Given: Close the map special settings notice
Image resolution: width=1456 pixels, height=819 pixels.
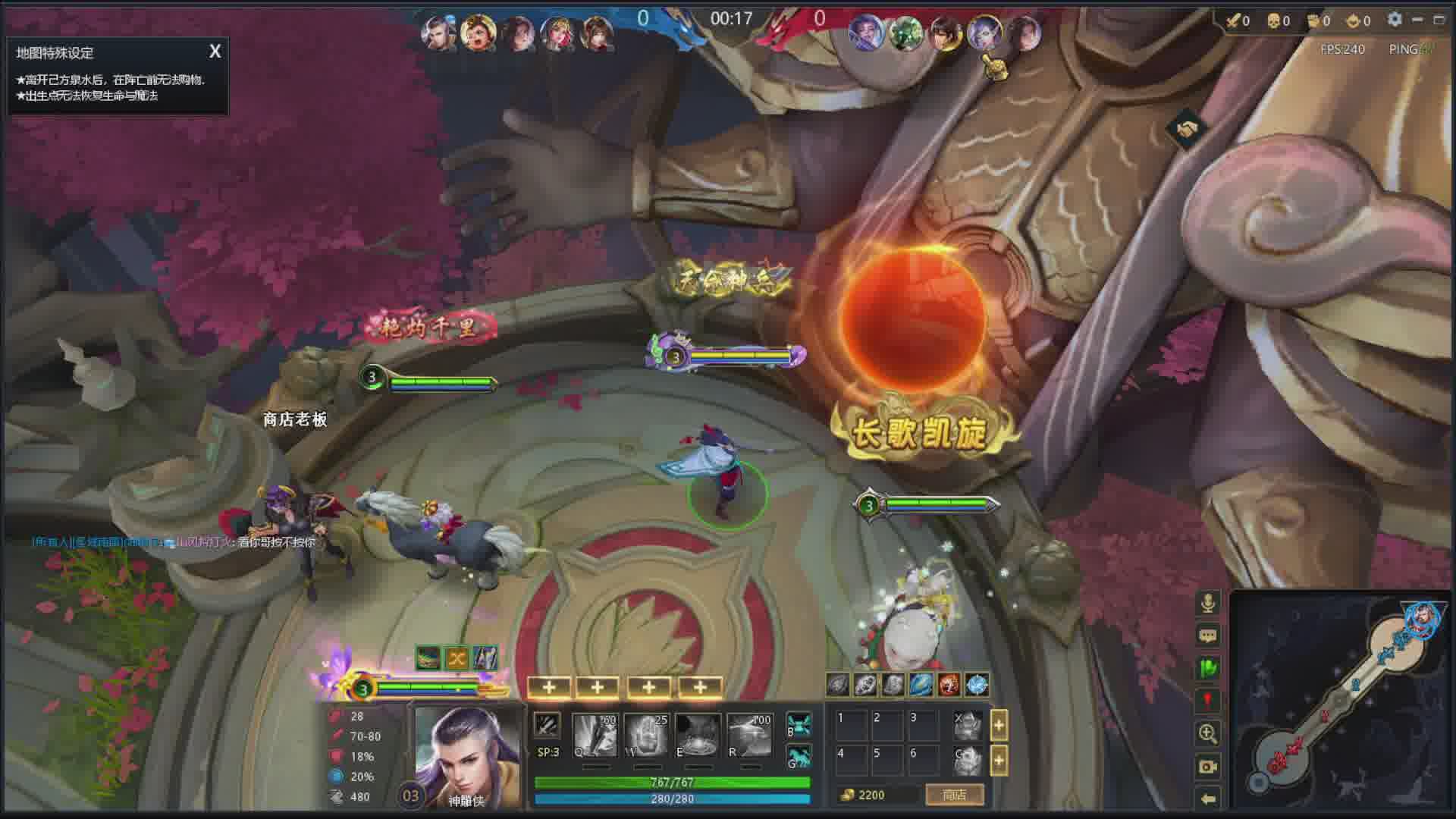Looking at the screenshot, I should pos(215,52).
